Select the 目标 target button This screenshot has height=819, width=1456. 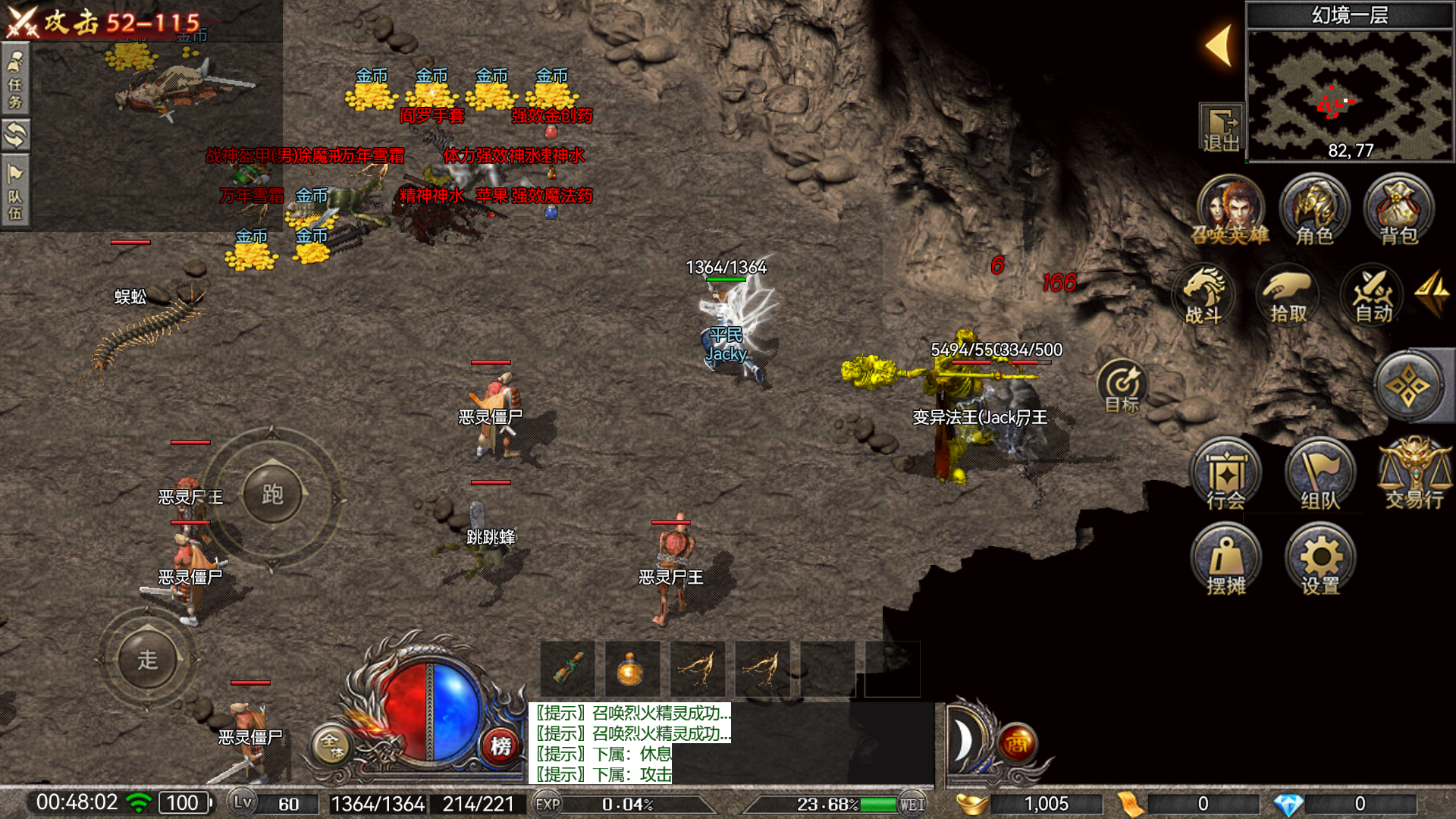pos(1122,385)
